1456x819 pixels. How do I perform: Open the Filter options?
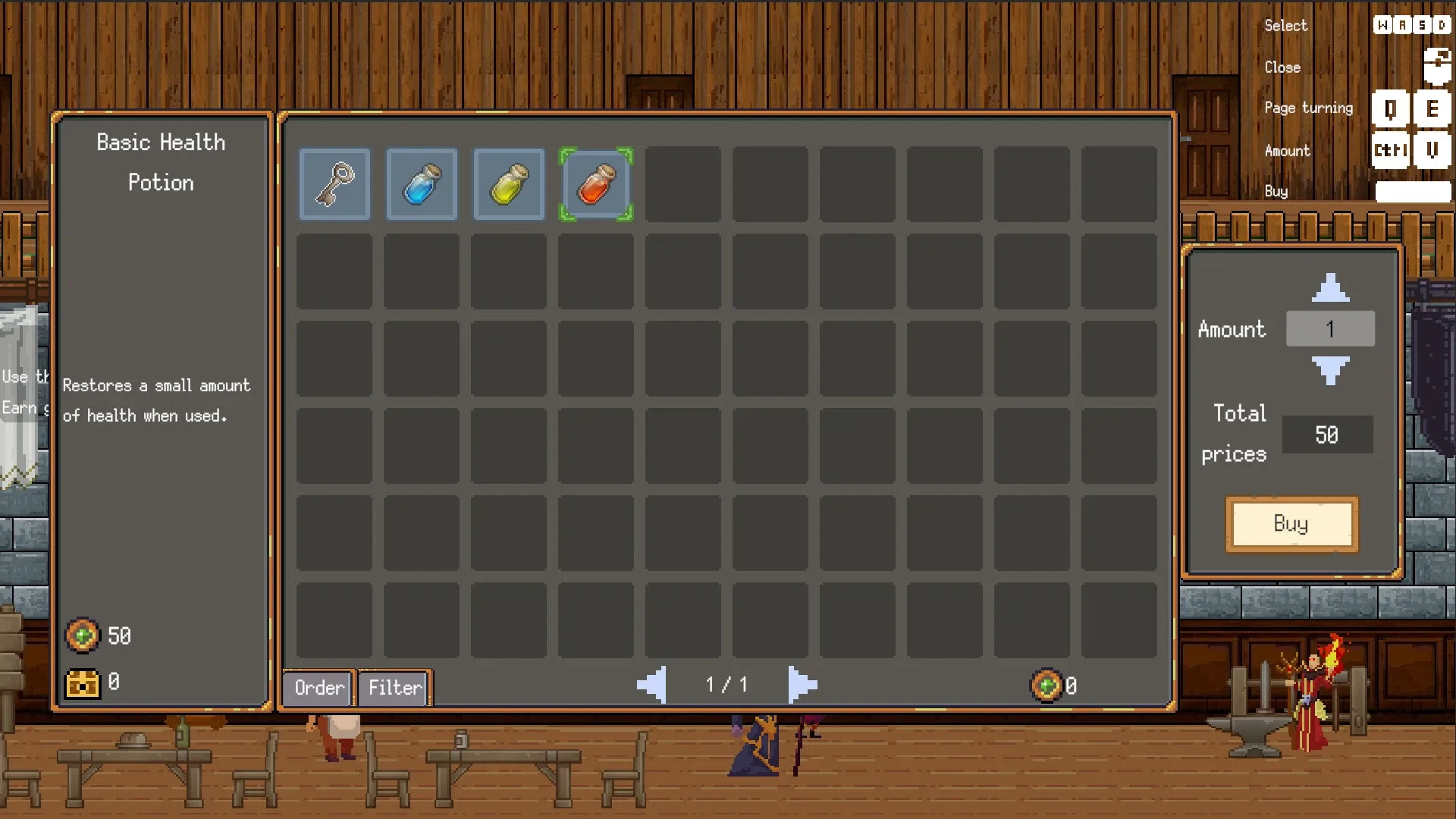[x=394, y=688]
